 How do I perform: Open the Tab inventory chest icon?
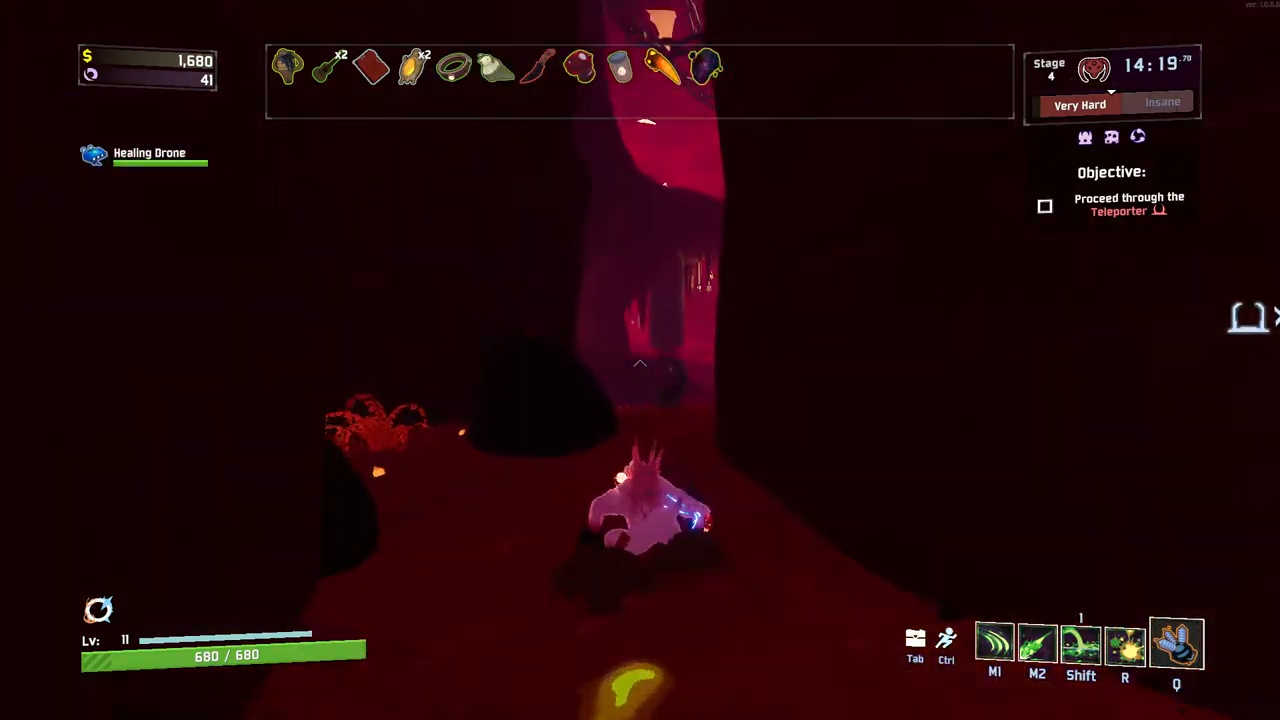[915, 638]
